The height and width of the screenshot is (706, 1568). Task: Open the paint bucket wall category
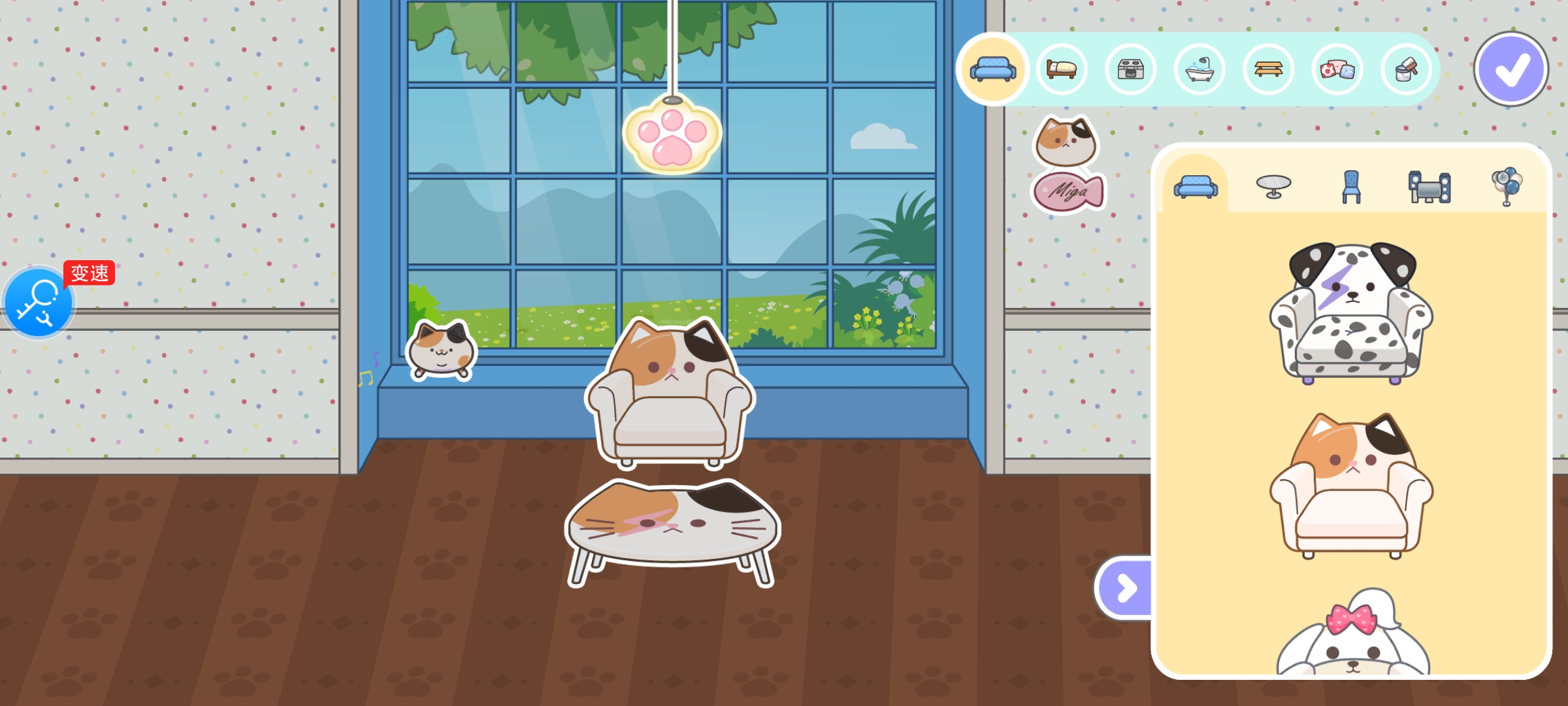point(1406,69)
